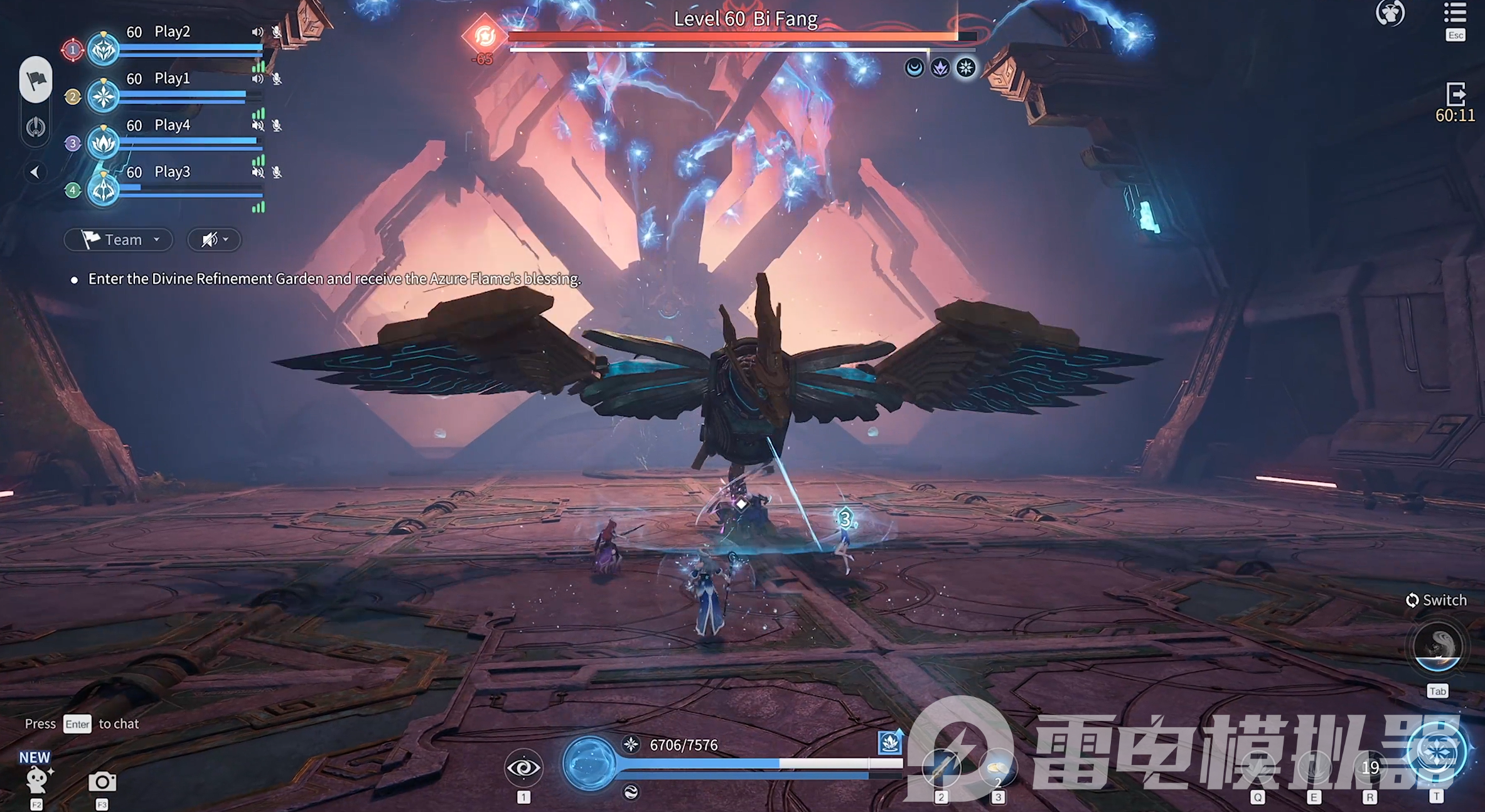
Task: Open the Team channel dropdown
Action: pyautogui.click(x=119, y=240)
